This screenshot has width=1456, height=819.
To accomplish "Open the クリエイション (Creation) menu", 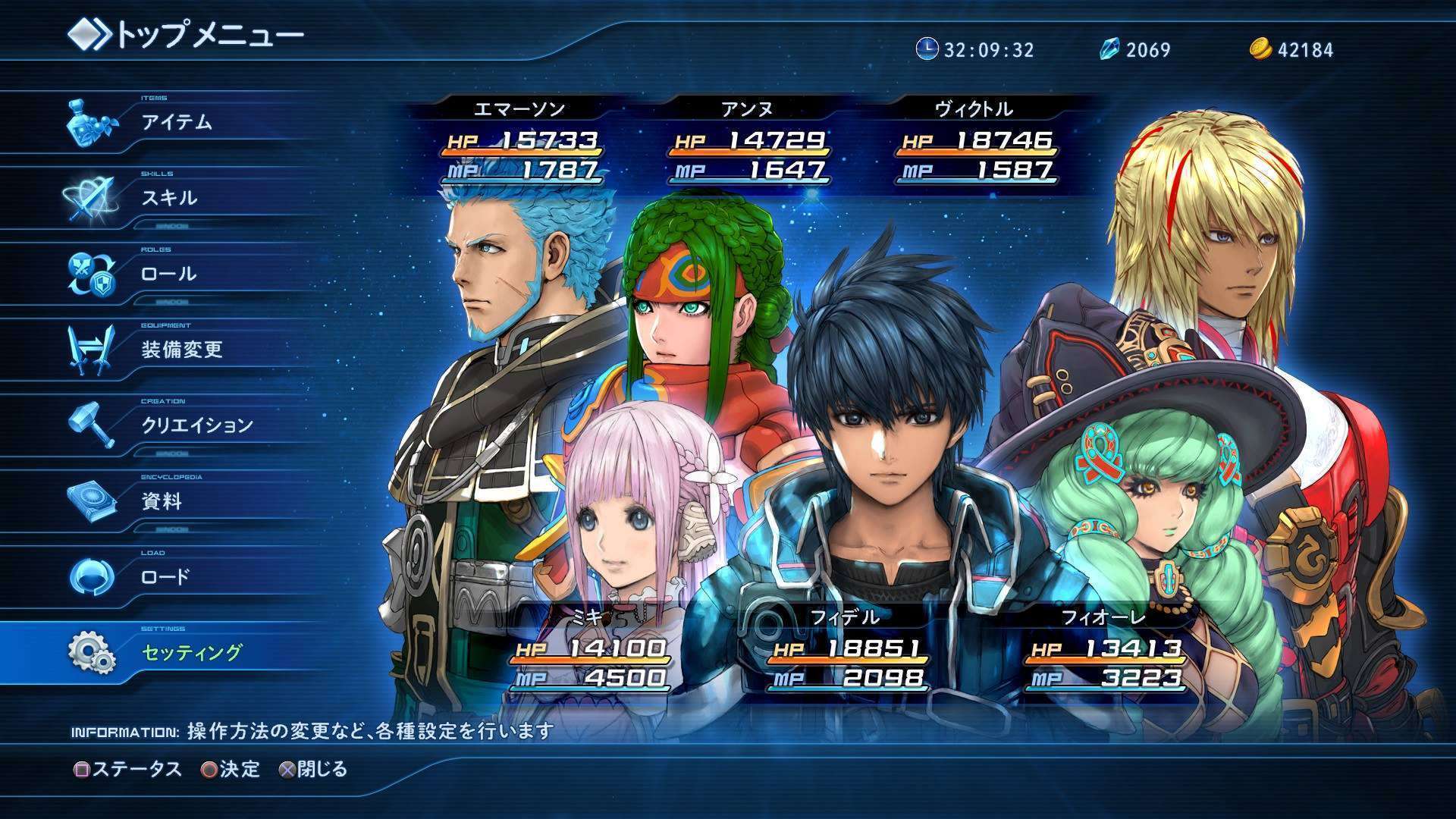I will [197, 425].
